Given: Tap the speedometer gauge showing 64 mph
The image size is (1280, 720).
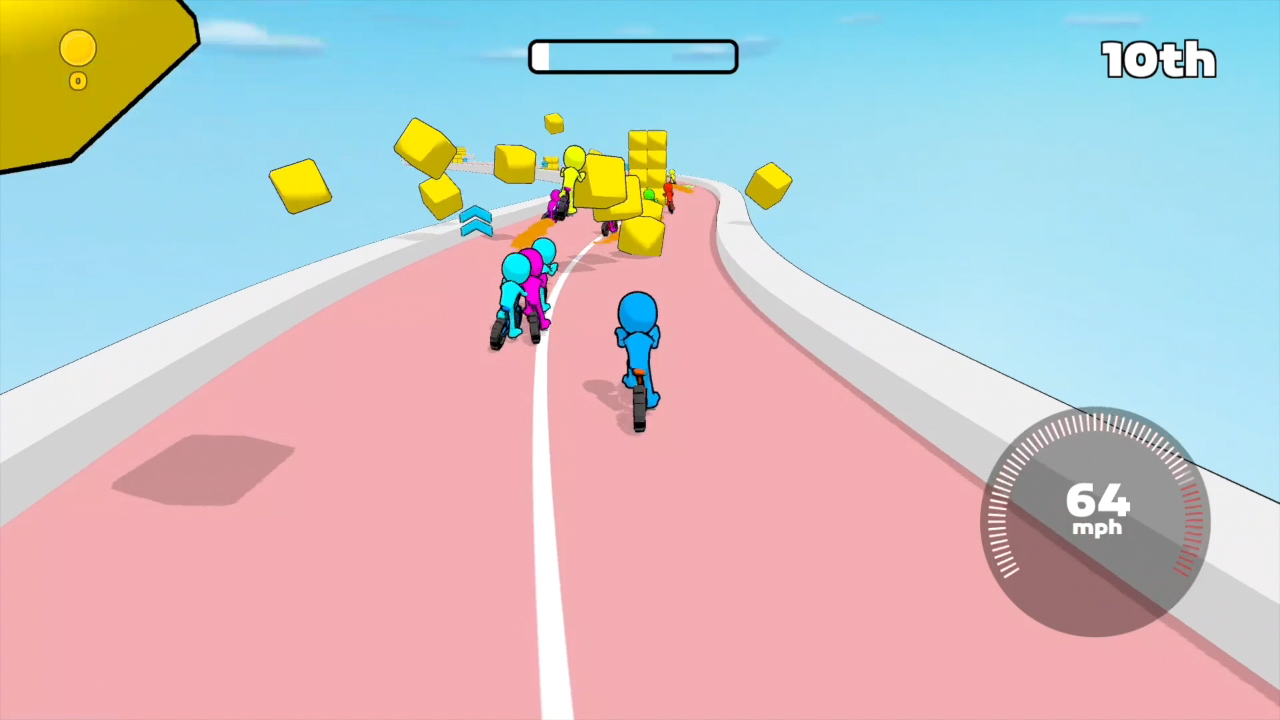Looking at the screenshot, I should click(1095, 512).
